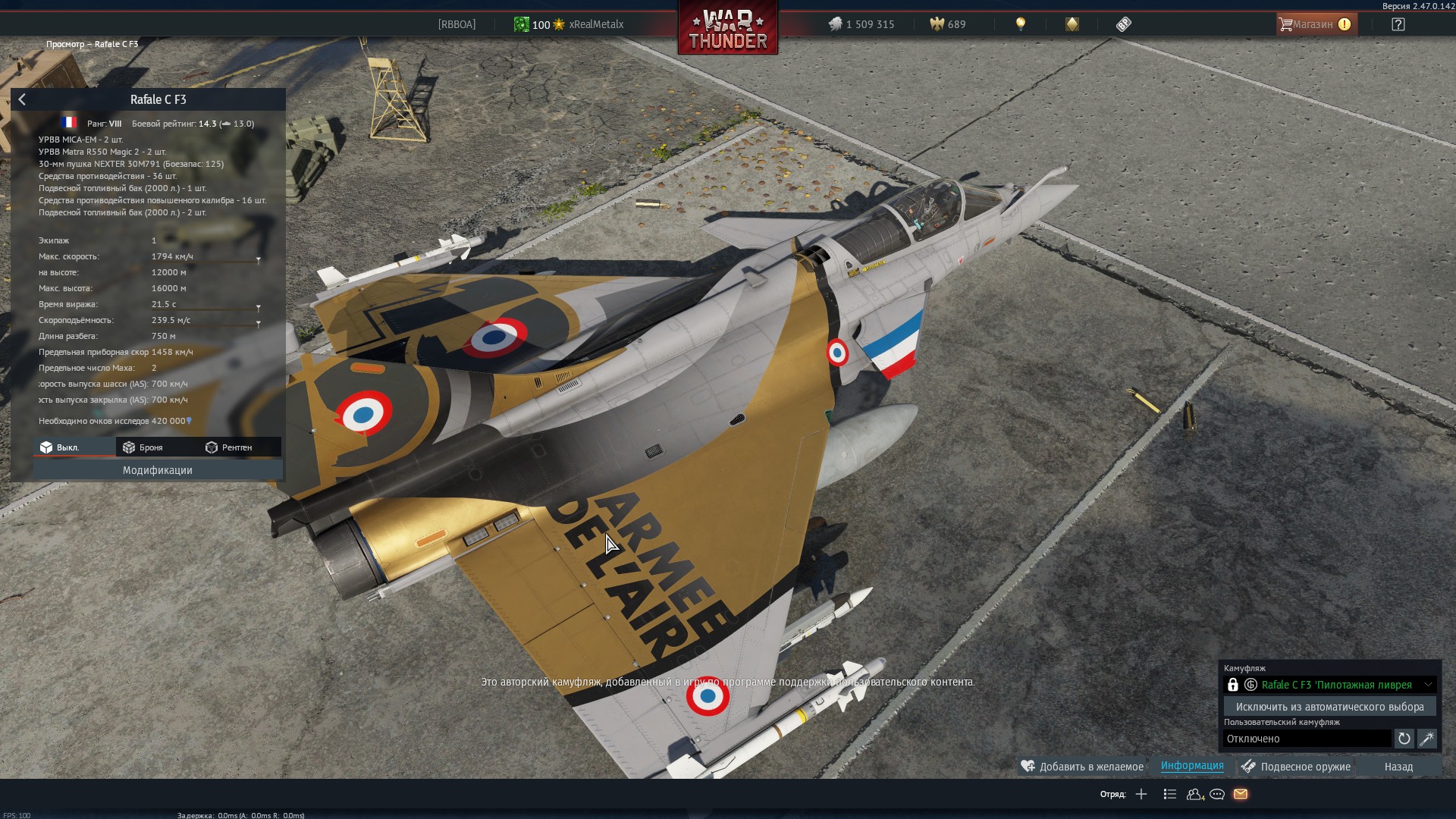Image resolution: width=1456 pixels, height=819 pixels.
Task: Open the Модификации panel
Action: pos(158,470)
